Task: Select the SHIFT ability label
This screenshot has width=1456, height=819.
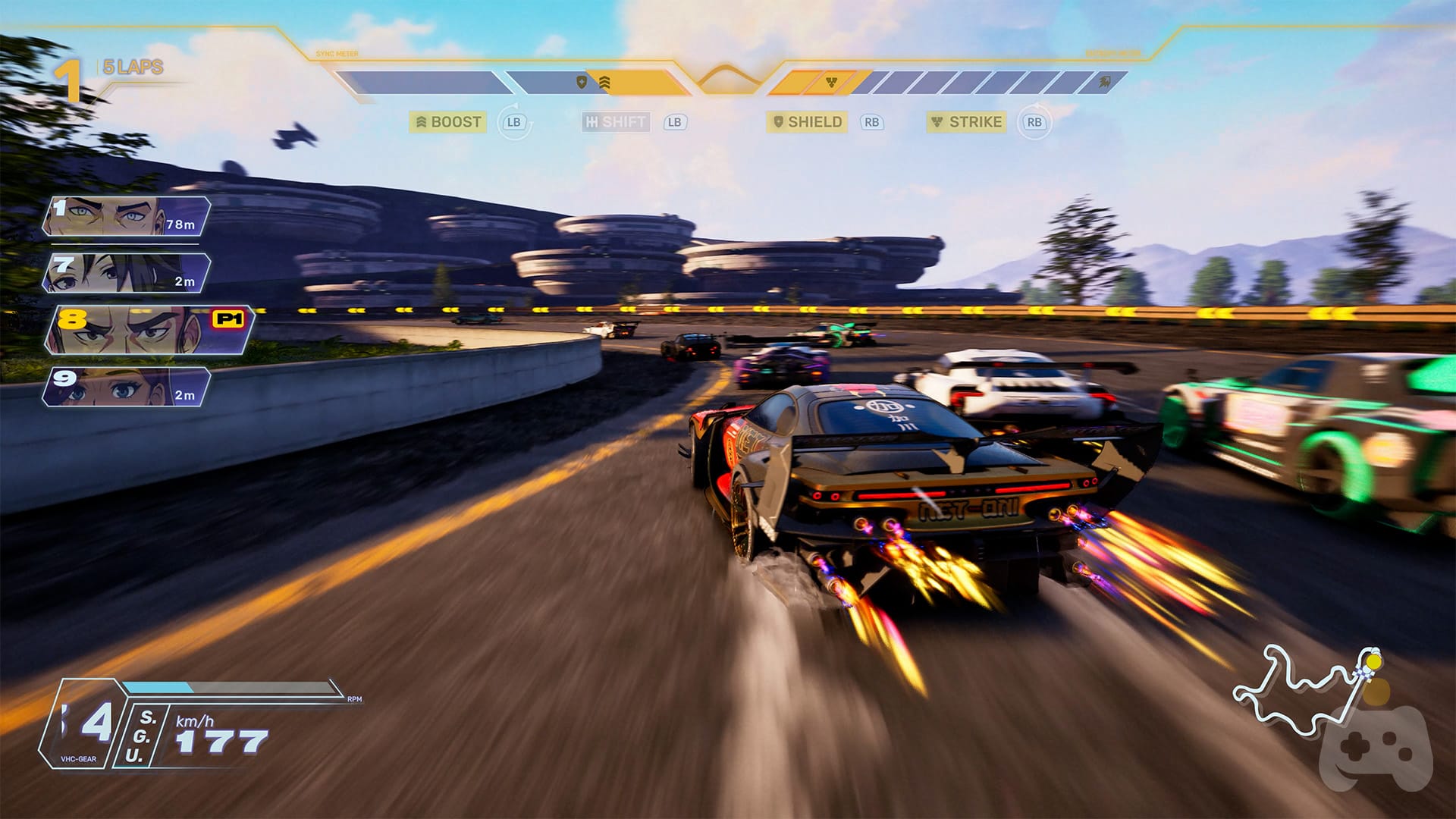Action: tap(616, 122)
